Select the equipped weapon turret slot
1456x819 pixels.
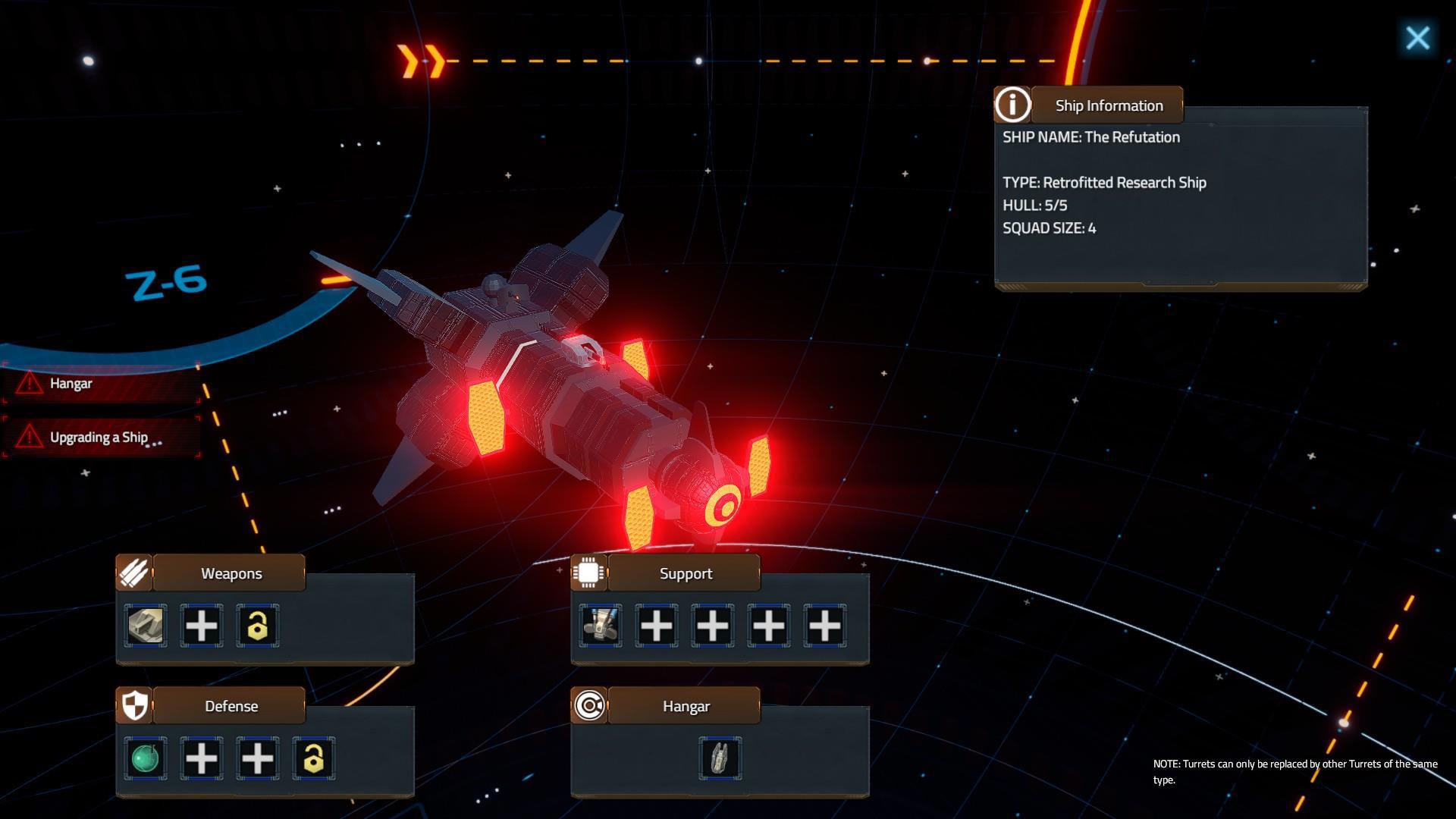(x=146, y=626)
